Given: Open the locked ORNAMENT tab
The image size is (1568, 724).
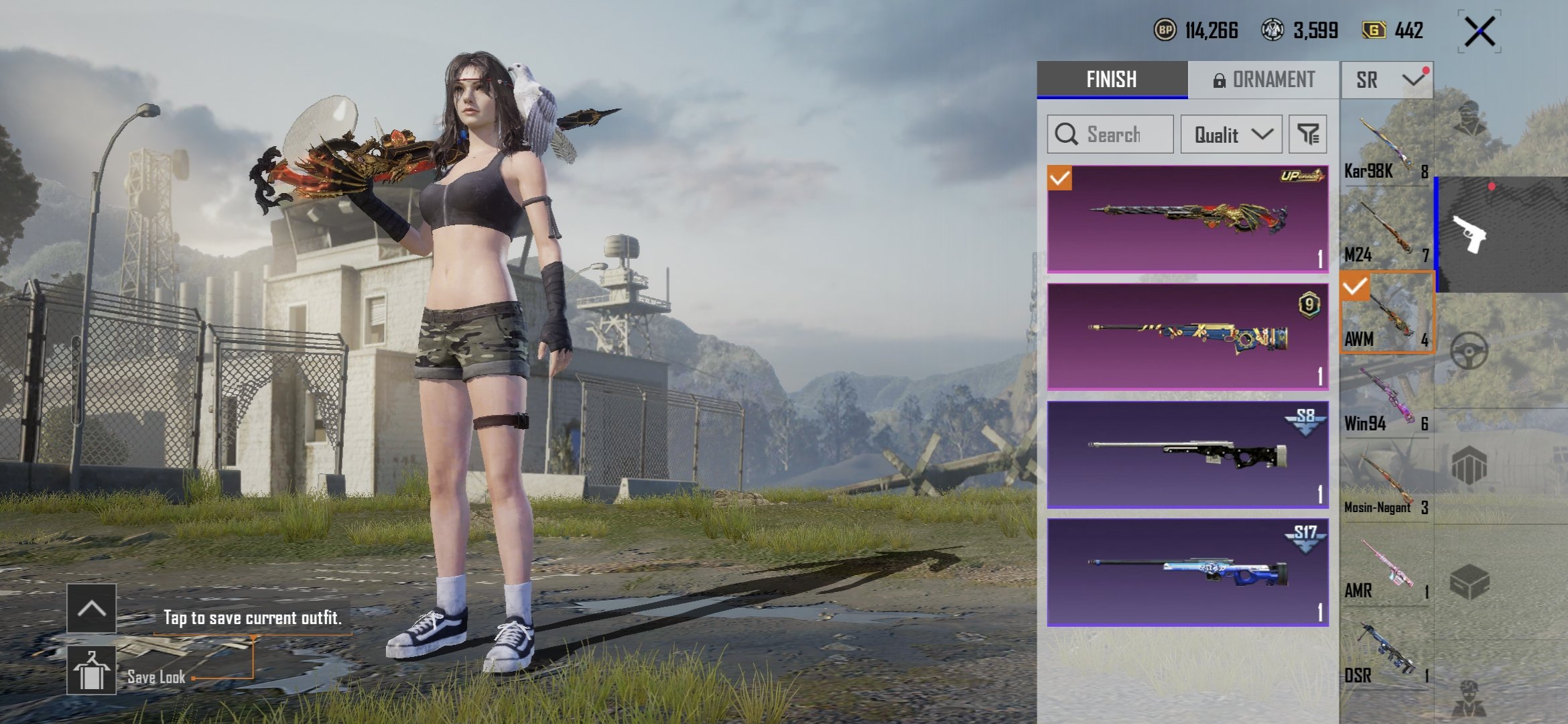Looking at the screenshot, I should (1264, 80).
